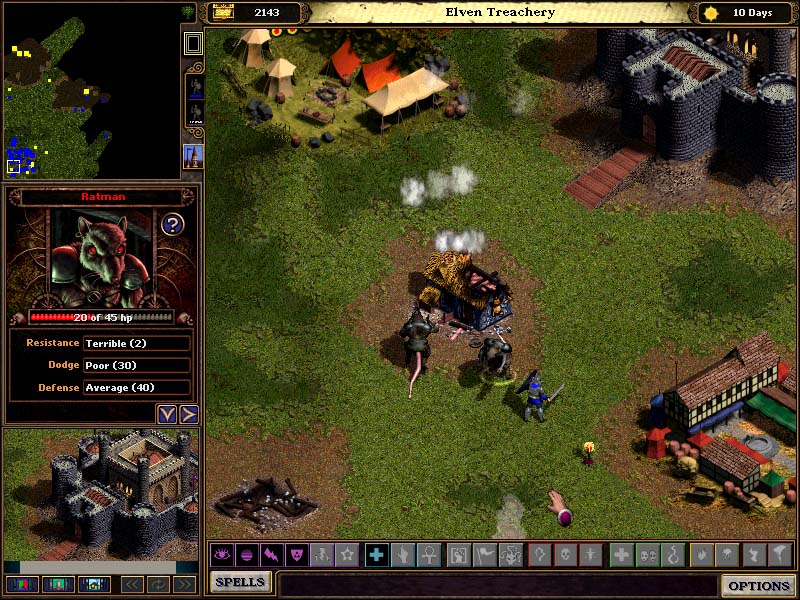Click the Ratman portrait
The width and height of the screenshot is (800, 600).
pos(99,257)
